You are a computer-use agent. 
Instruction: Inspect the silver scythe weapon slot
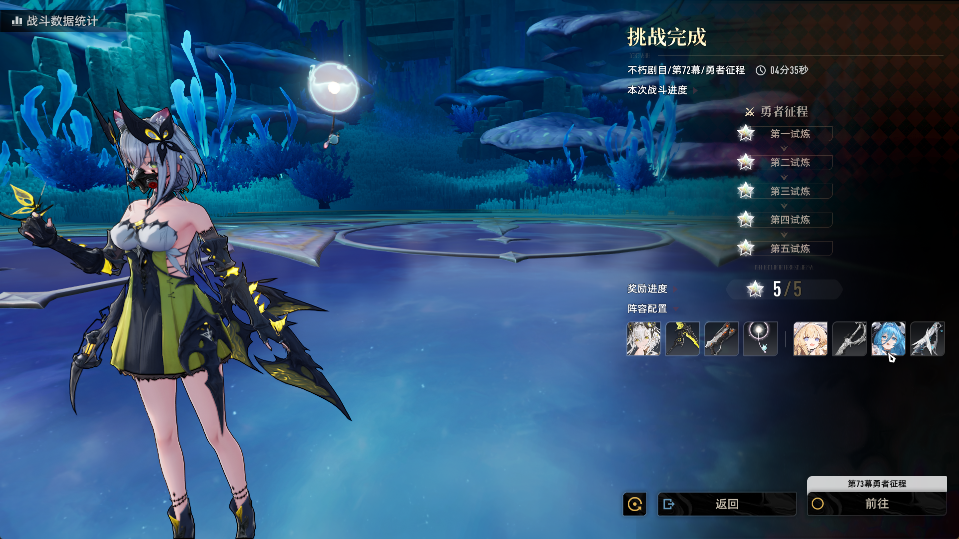tap(849, 339)
